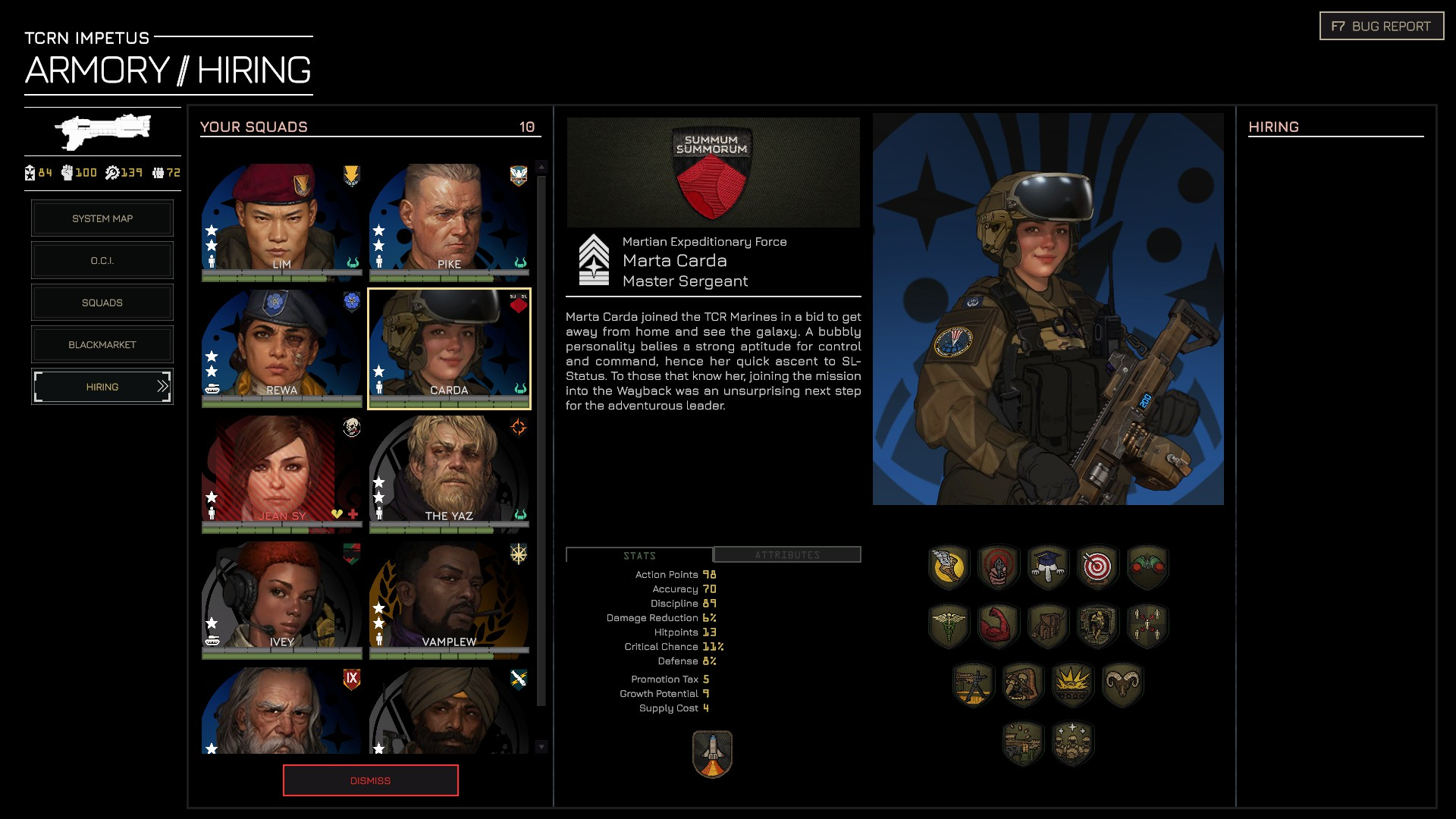Click the red flexed arm trait badge
Image resolution: width=1456 pixels, height=819 pixels.
click(x=998, y=626)
